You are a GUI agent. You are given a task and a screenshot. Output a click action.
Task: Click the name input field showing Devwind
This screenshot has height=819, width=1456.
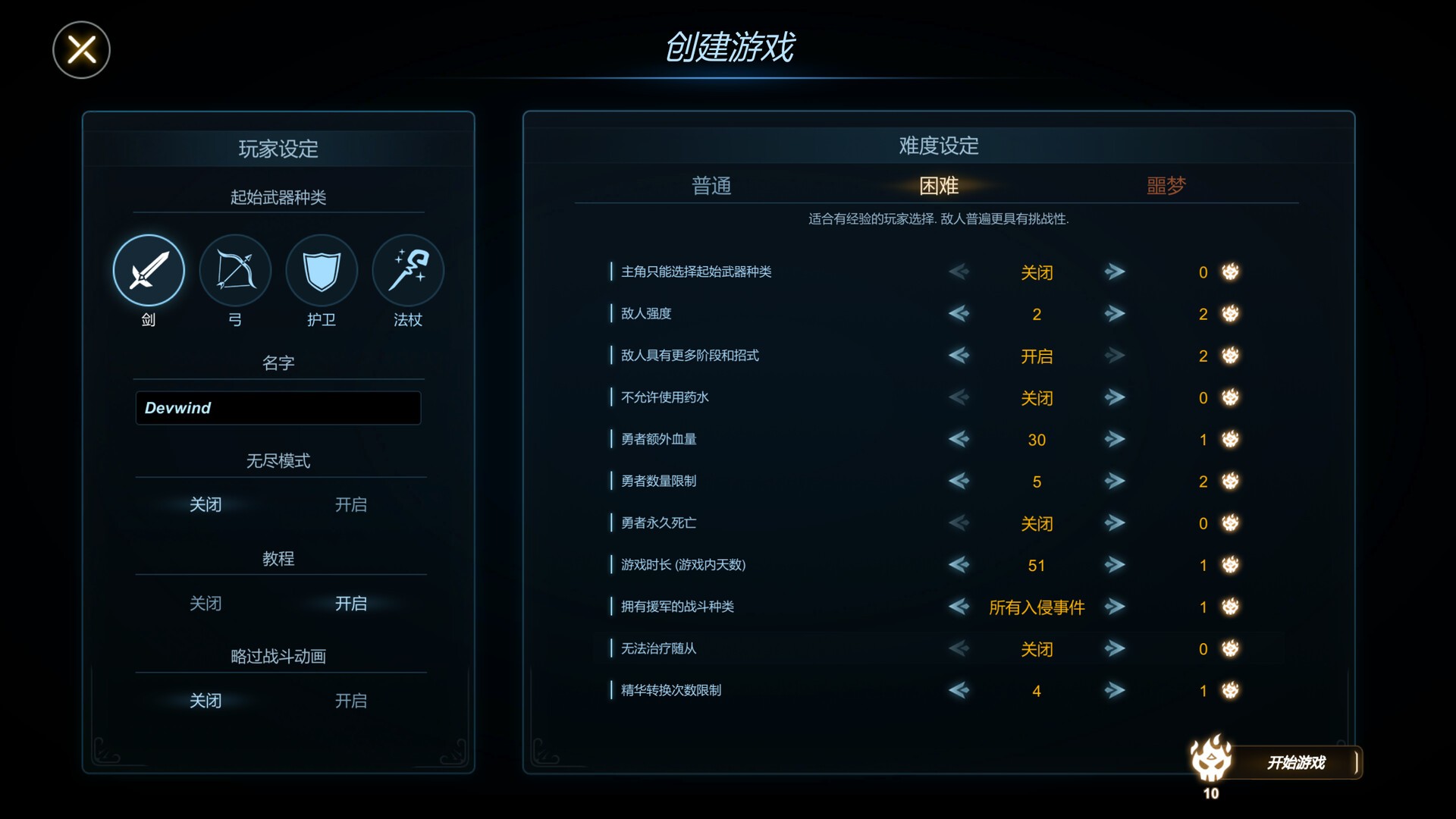pyautogui.click(x=278, y=408)
